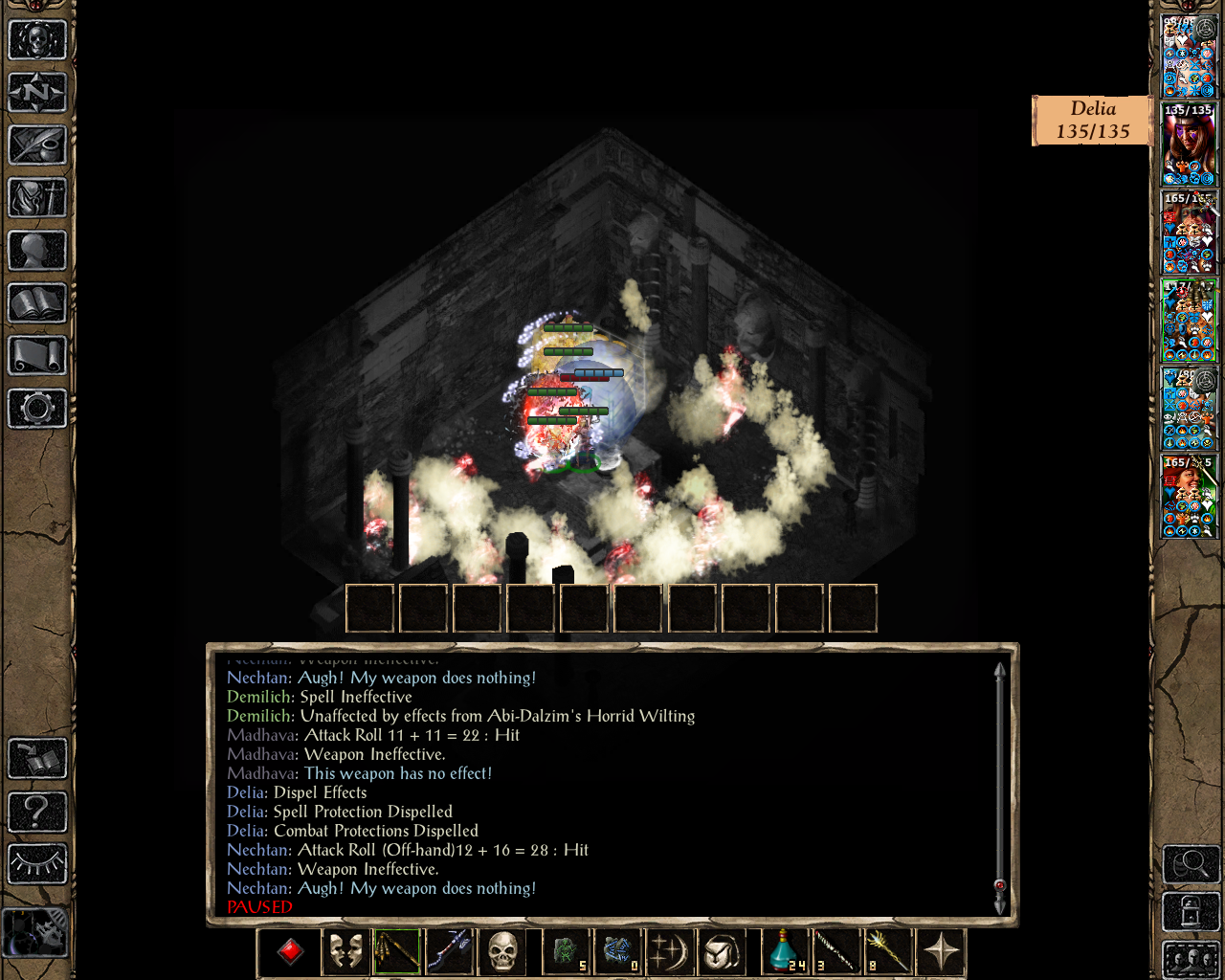Select the halberd weapon slot
The width and height of the screenshot is (1225, 980).
[x=451, y=951]
